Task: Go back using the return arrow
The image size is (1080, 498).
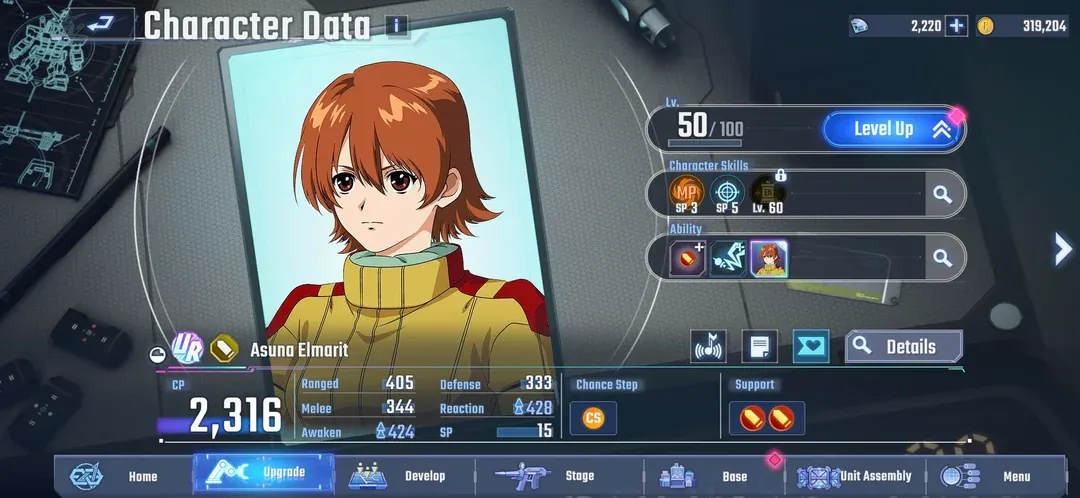Action: (x=99, y=24)
